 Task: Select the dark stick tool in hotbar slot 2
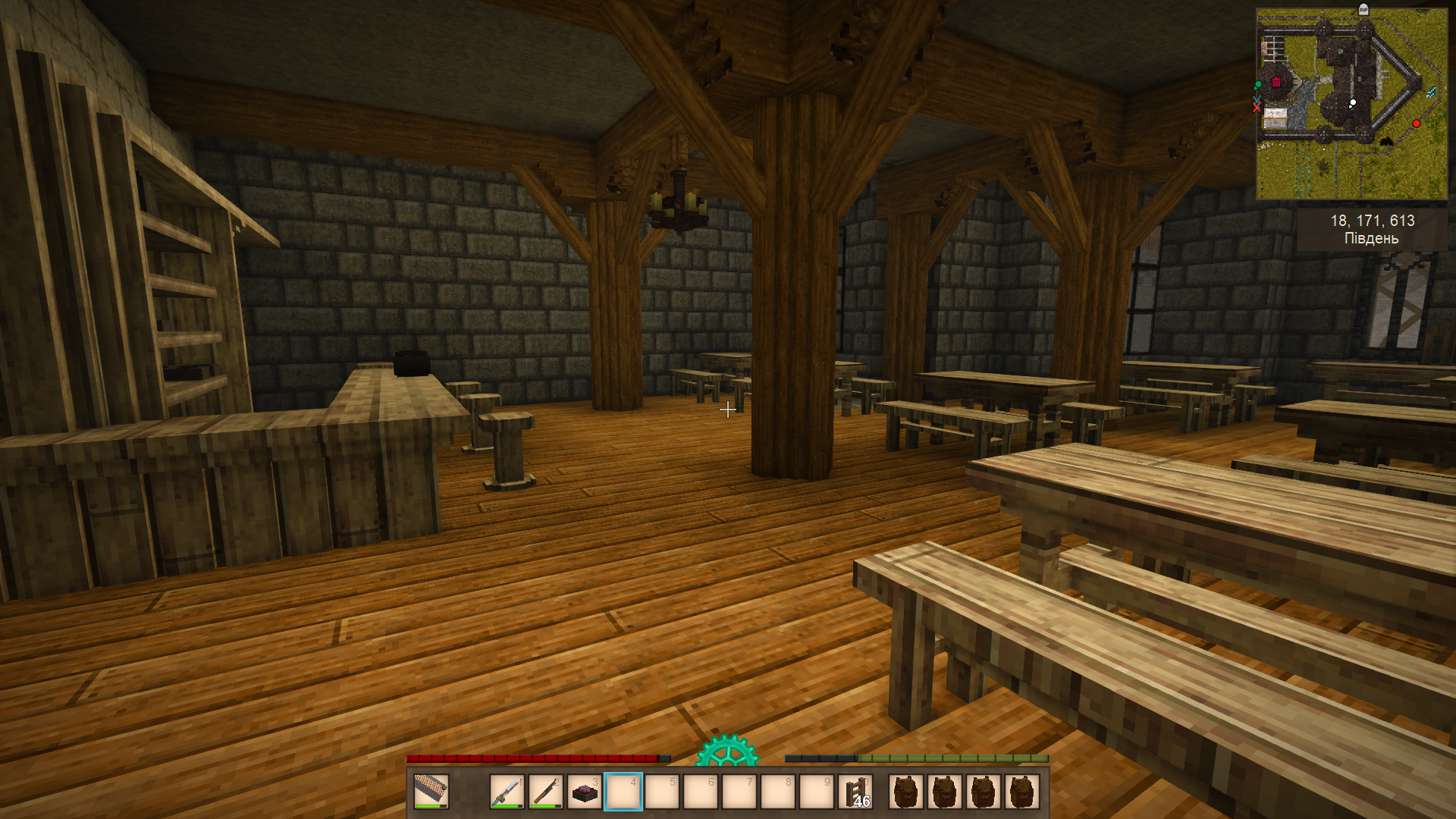pos(545,792)
